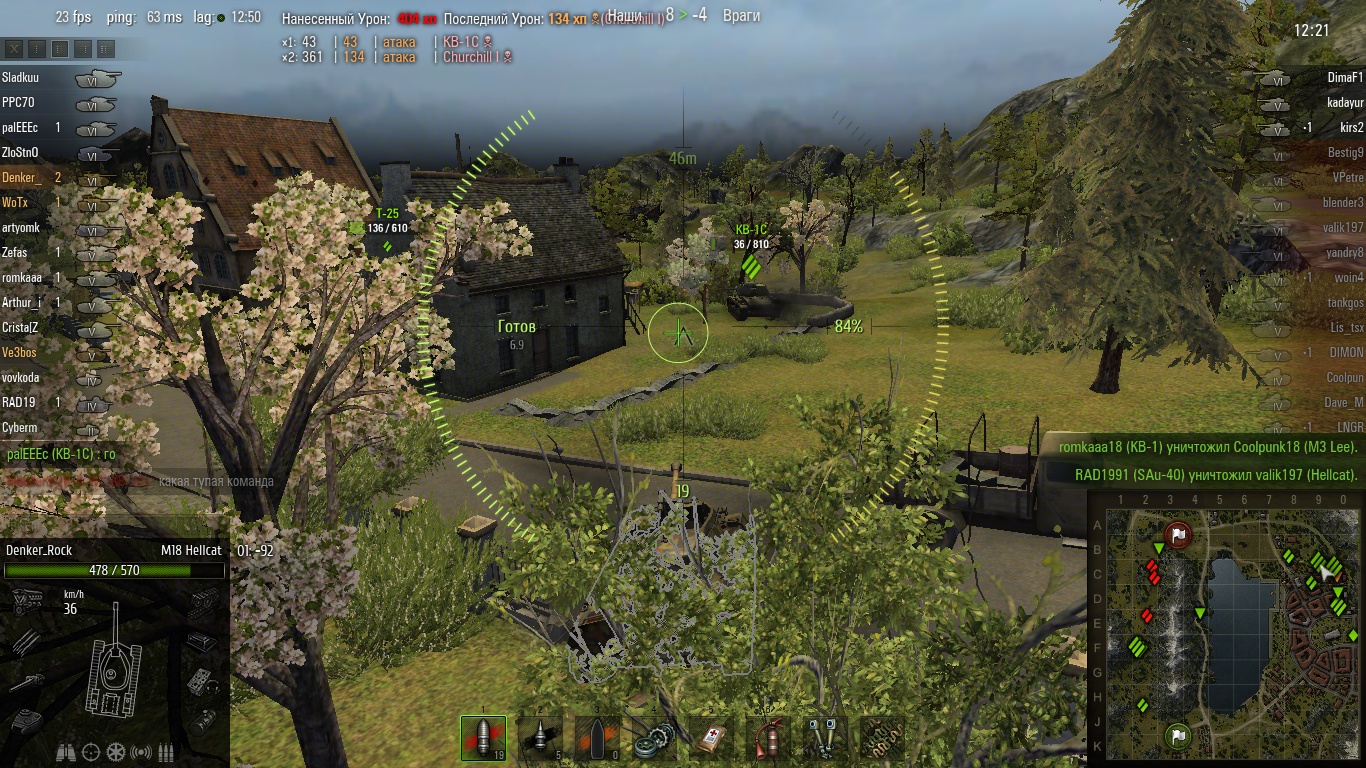Hide the team player list with X button
The width and height of the screenshot is (1366, 768).
(x=15, y=48)
